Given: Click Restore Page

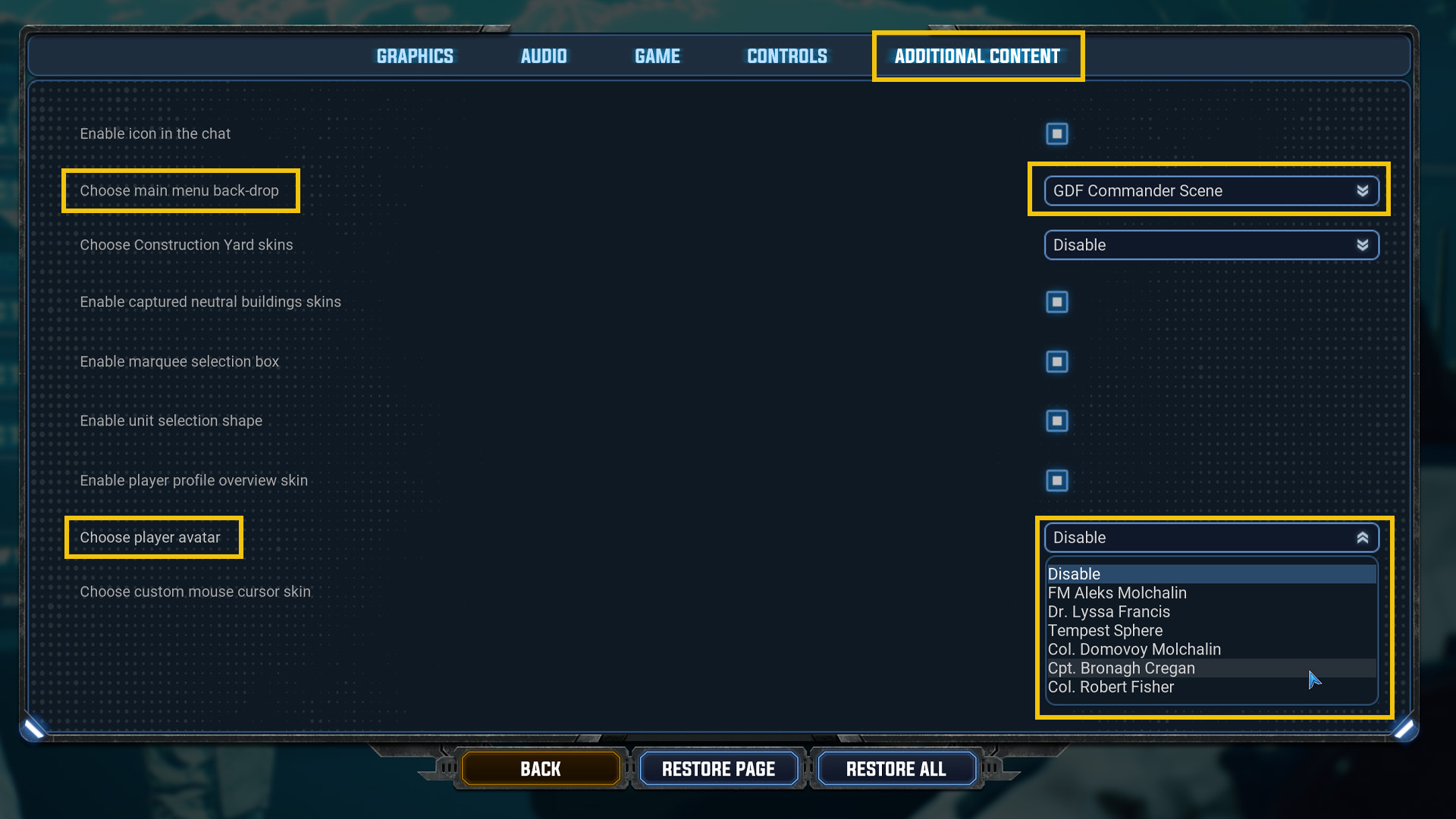Looking at the screenshot, I should pyautogui.click(x=718, y=767).
